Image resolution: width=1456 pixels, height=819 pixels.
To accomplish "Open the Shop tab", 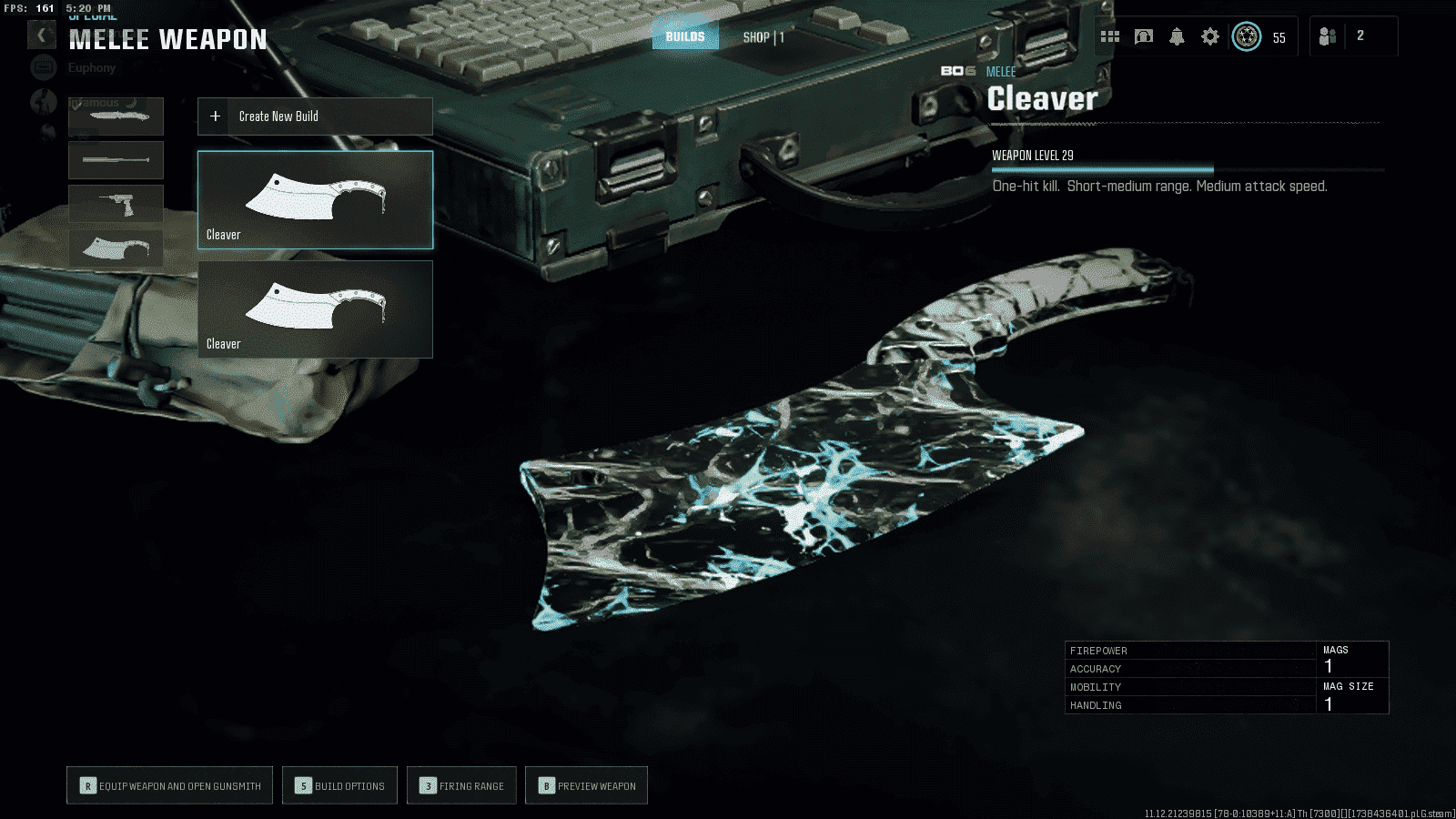I will coord(763,37).
